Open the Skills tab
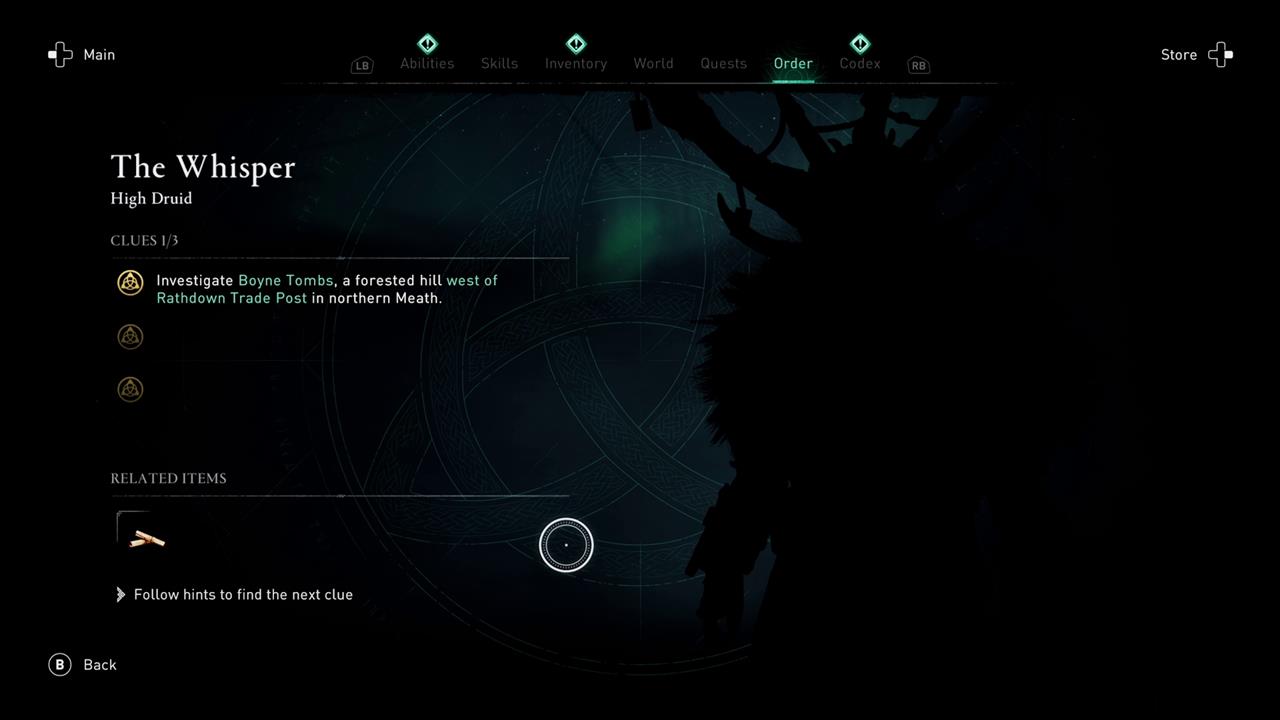Image resolution: width=1280 pixels, height=720 pixels. click(x=499, y=63)
